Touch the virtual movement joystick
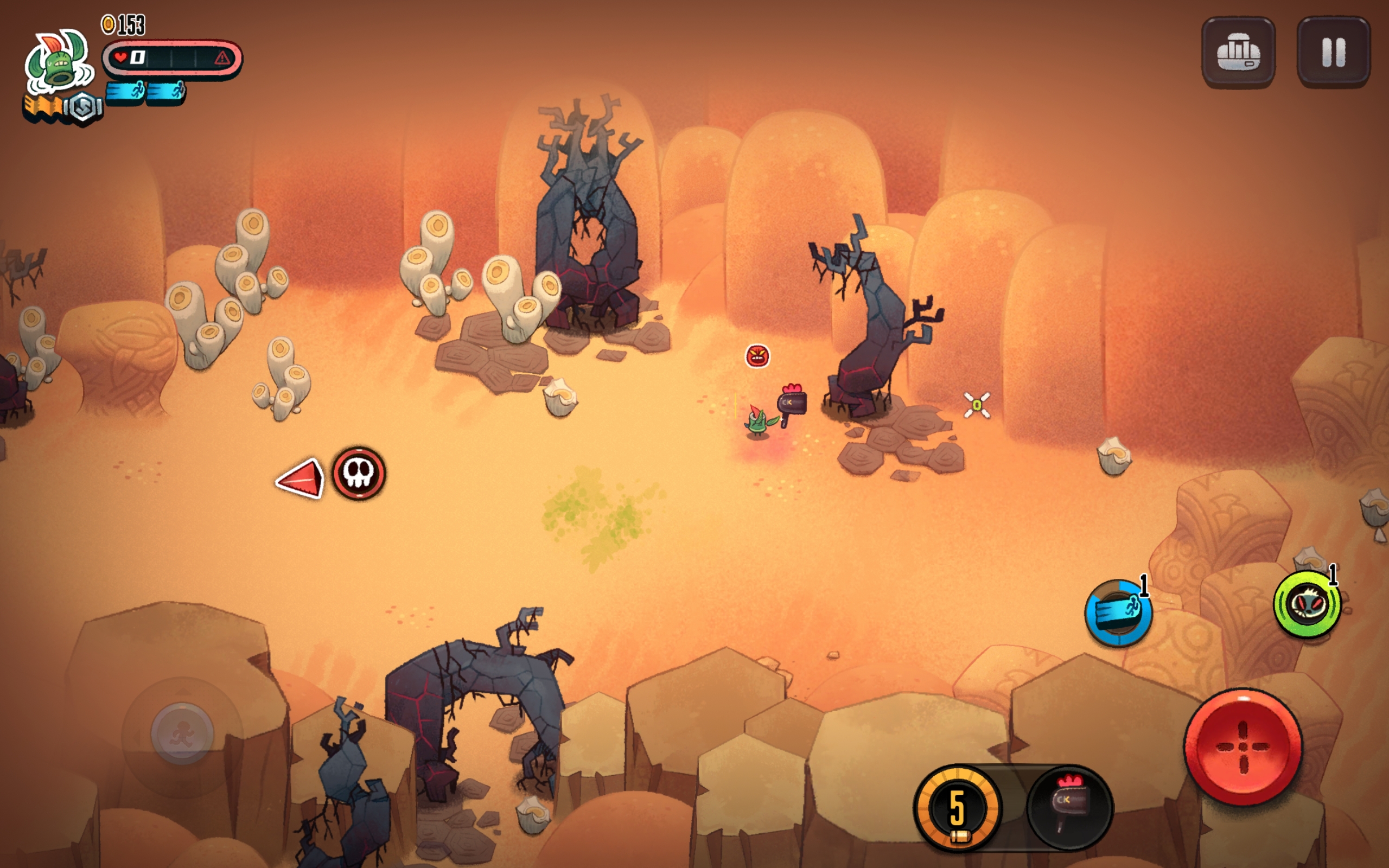Screen dimensions: 1389x868 [182, 733]
